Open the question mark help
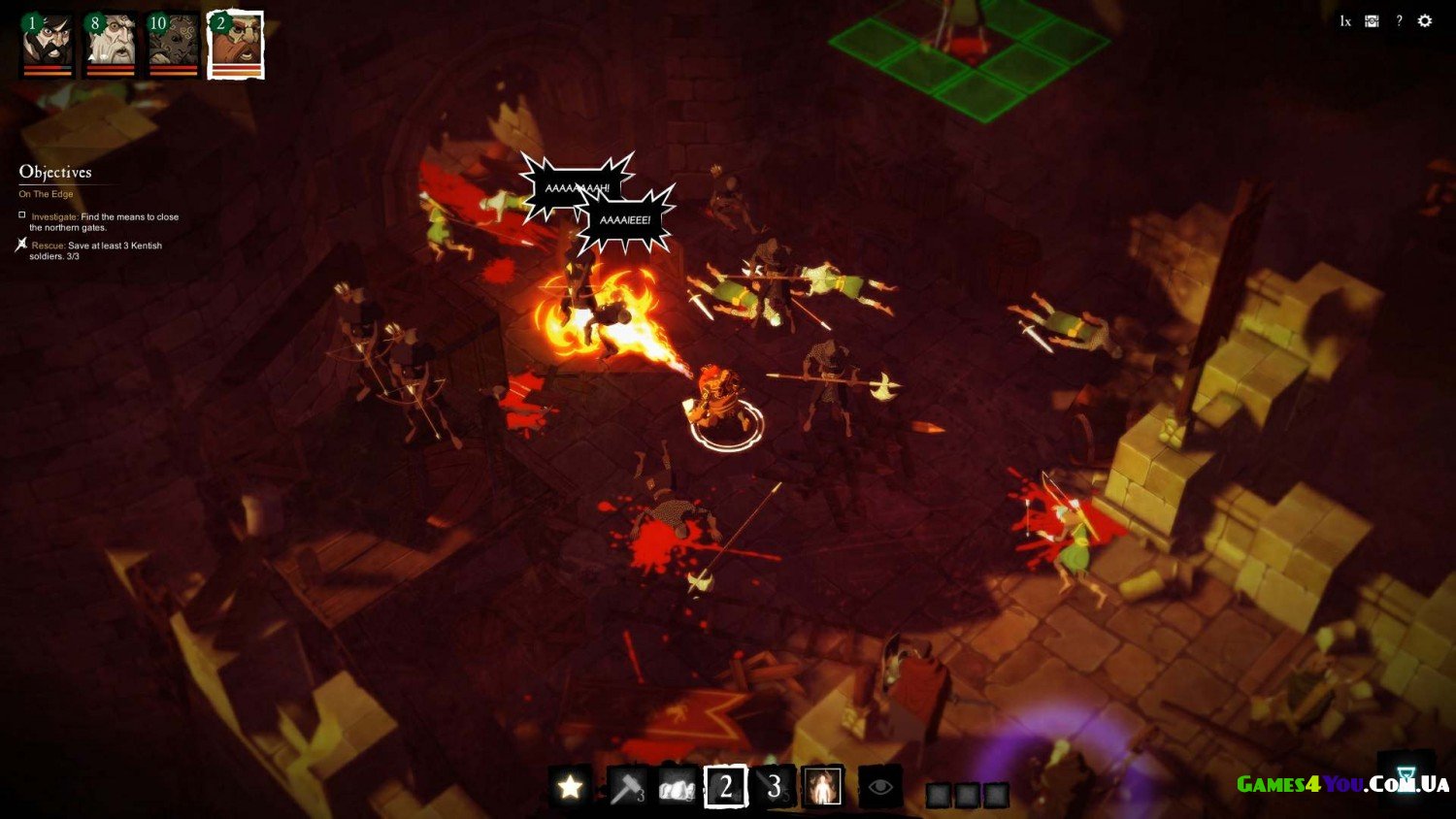Screen dimensions: 1456x819 click(x=1399, y=21)
